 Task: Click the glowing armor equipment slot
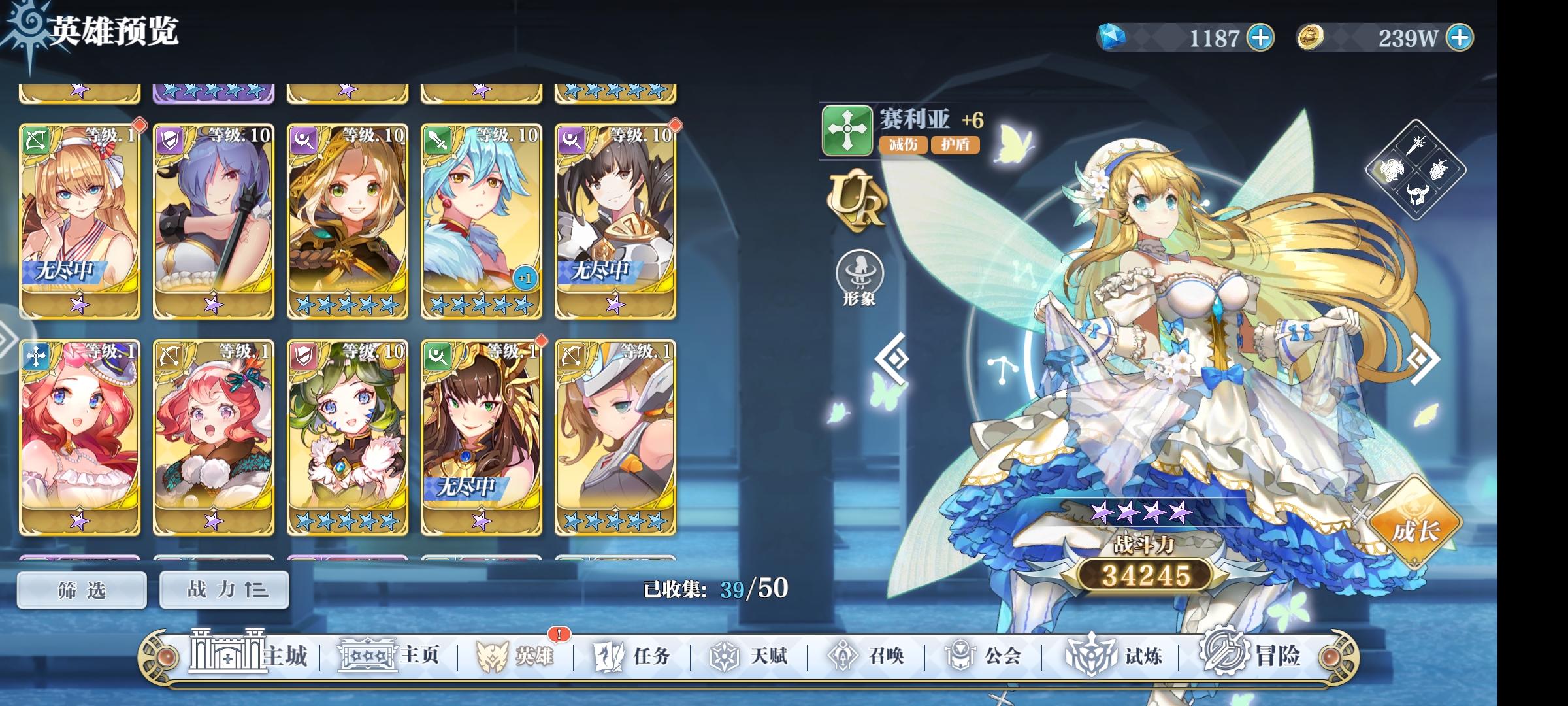pos(1392,170)
